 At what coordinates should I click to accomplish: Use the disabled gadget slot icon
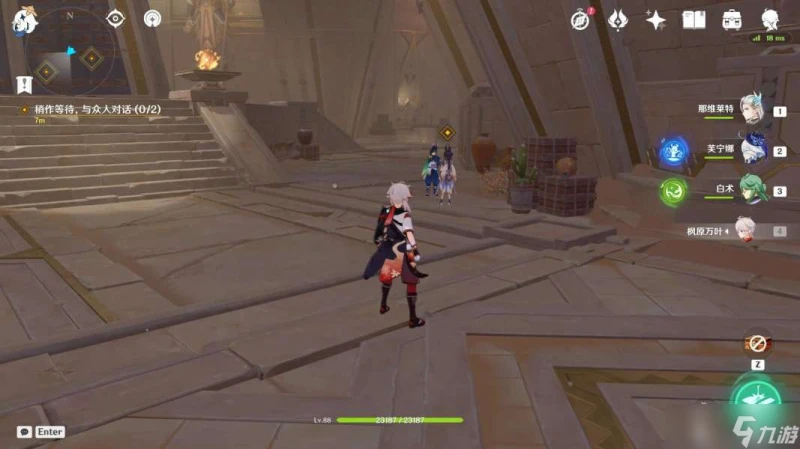tap(757, 344)
